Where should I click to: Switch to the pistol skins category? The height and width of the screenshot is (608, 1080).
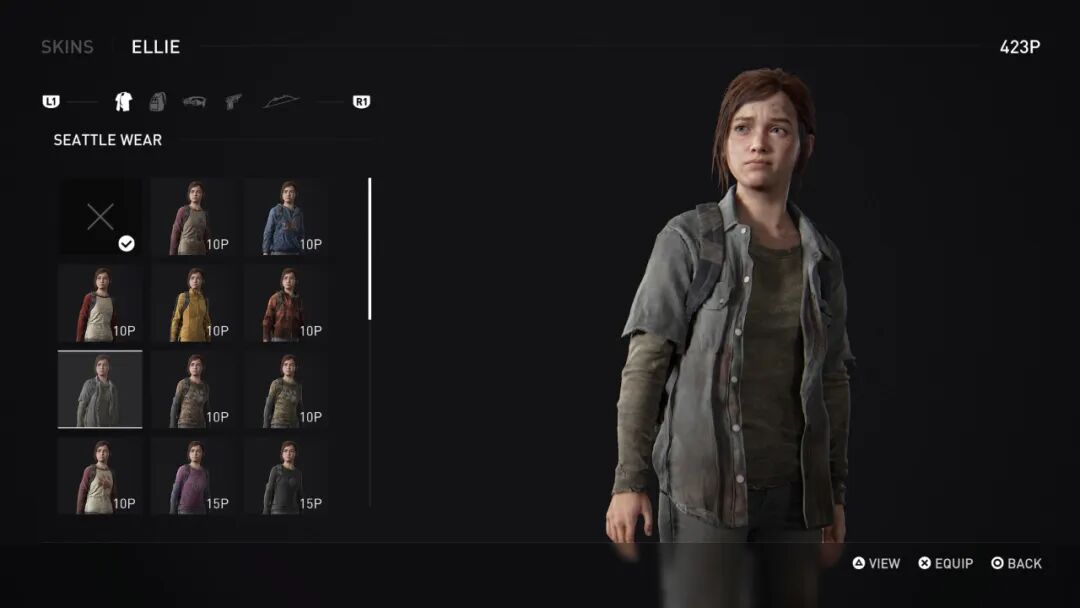(233, 101)
